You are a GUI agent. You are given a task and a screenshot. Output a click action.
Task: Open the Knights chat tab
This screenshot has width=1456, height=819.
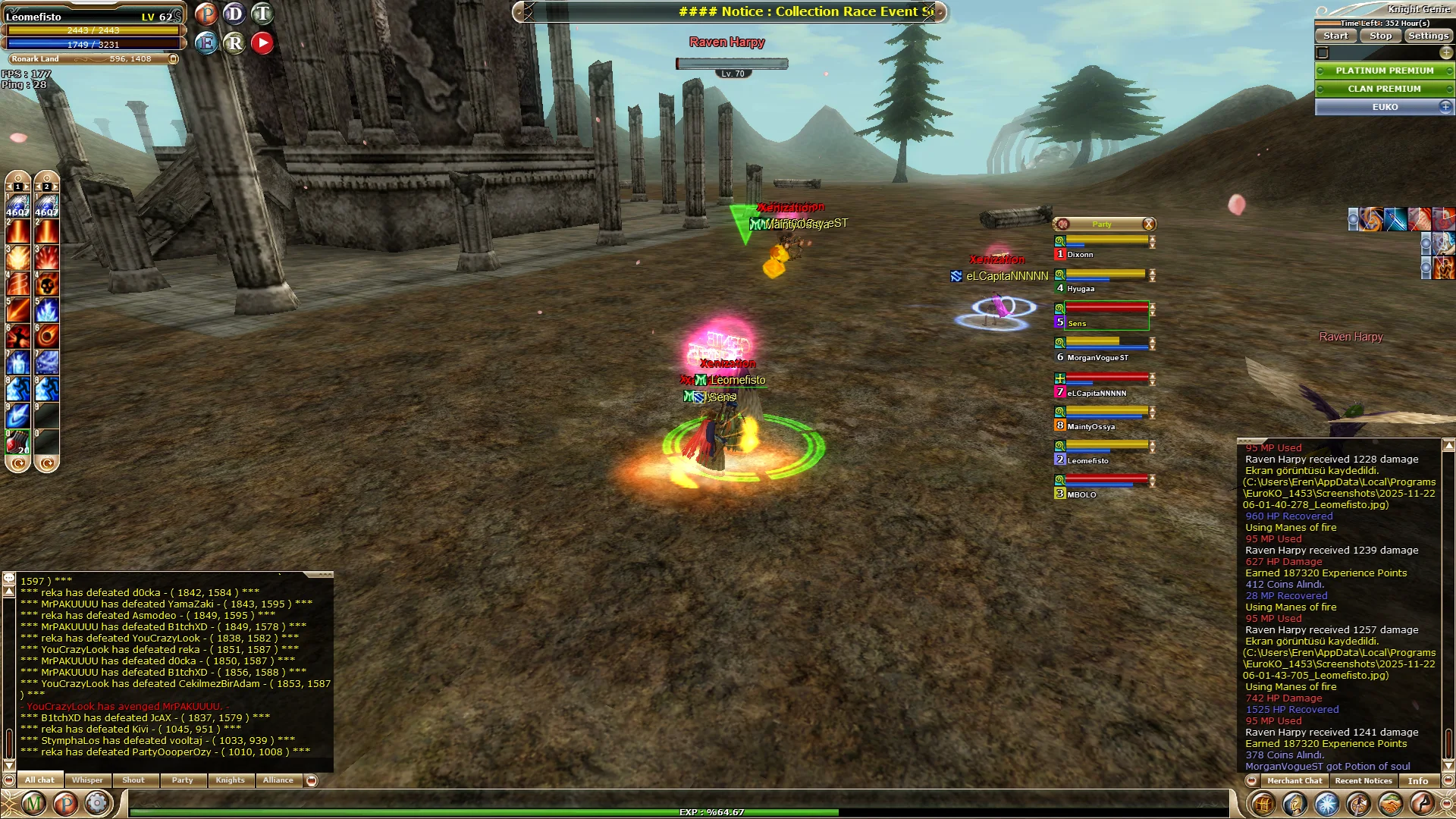coord(230,780)
